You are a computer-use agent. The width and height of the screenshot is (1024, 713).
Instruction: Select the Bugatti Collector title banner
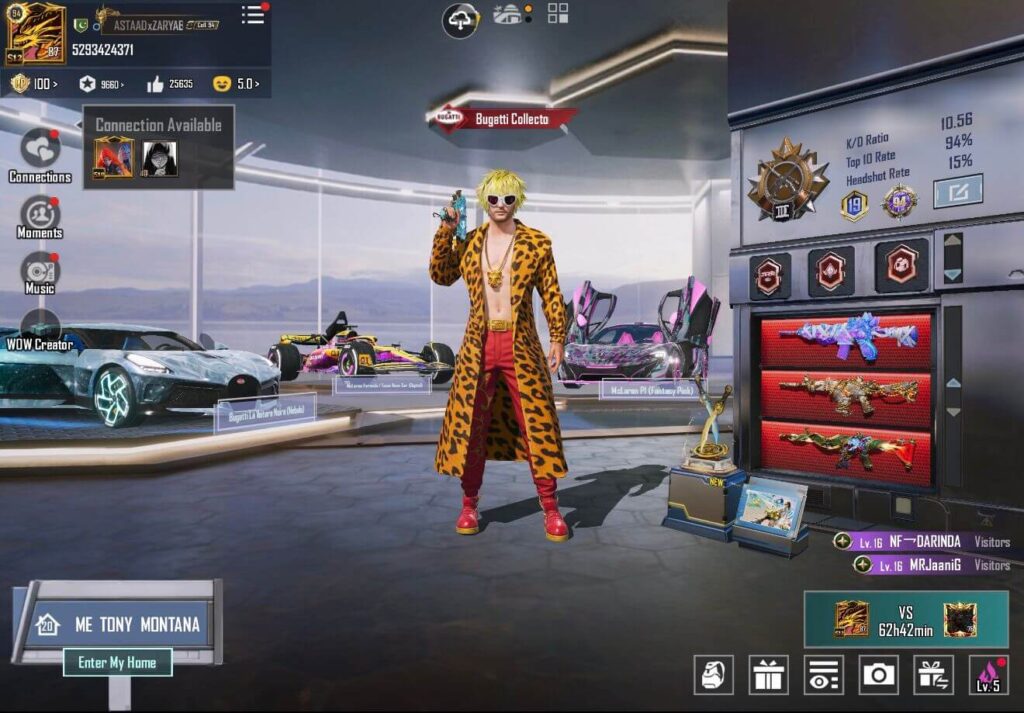pyautogui.click(x=504, y=119)
